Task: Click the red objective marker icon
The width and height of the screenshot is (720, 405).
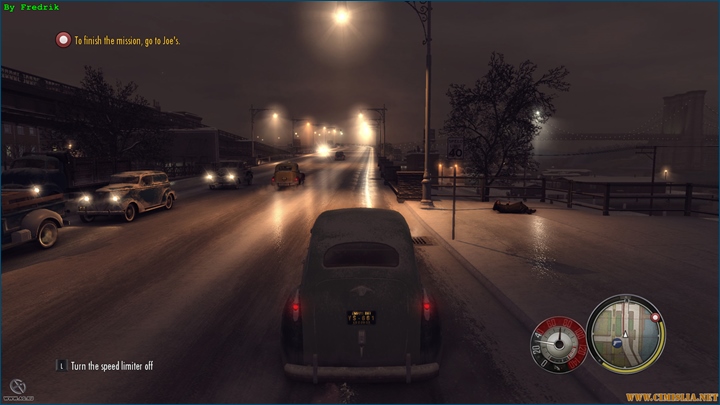Action: (x=64, y=40)
